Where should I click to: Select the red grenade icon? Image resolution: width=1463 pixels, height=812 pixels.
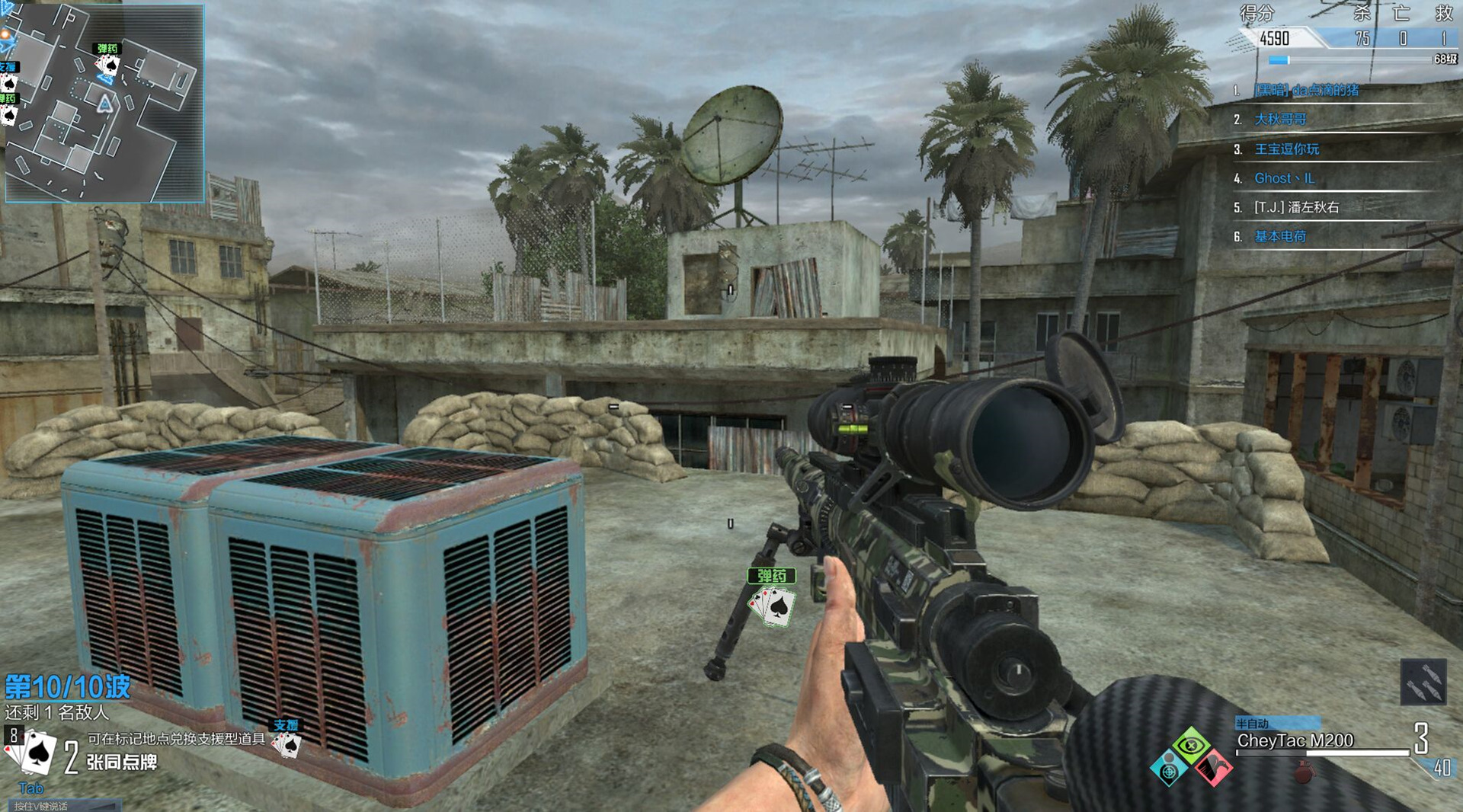click(1304, 772)
